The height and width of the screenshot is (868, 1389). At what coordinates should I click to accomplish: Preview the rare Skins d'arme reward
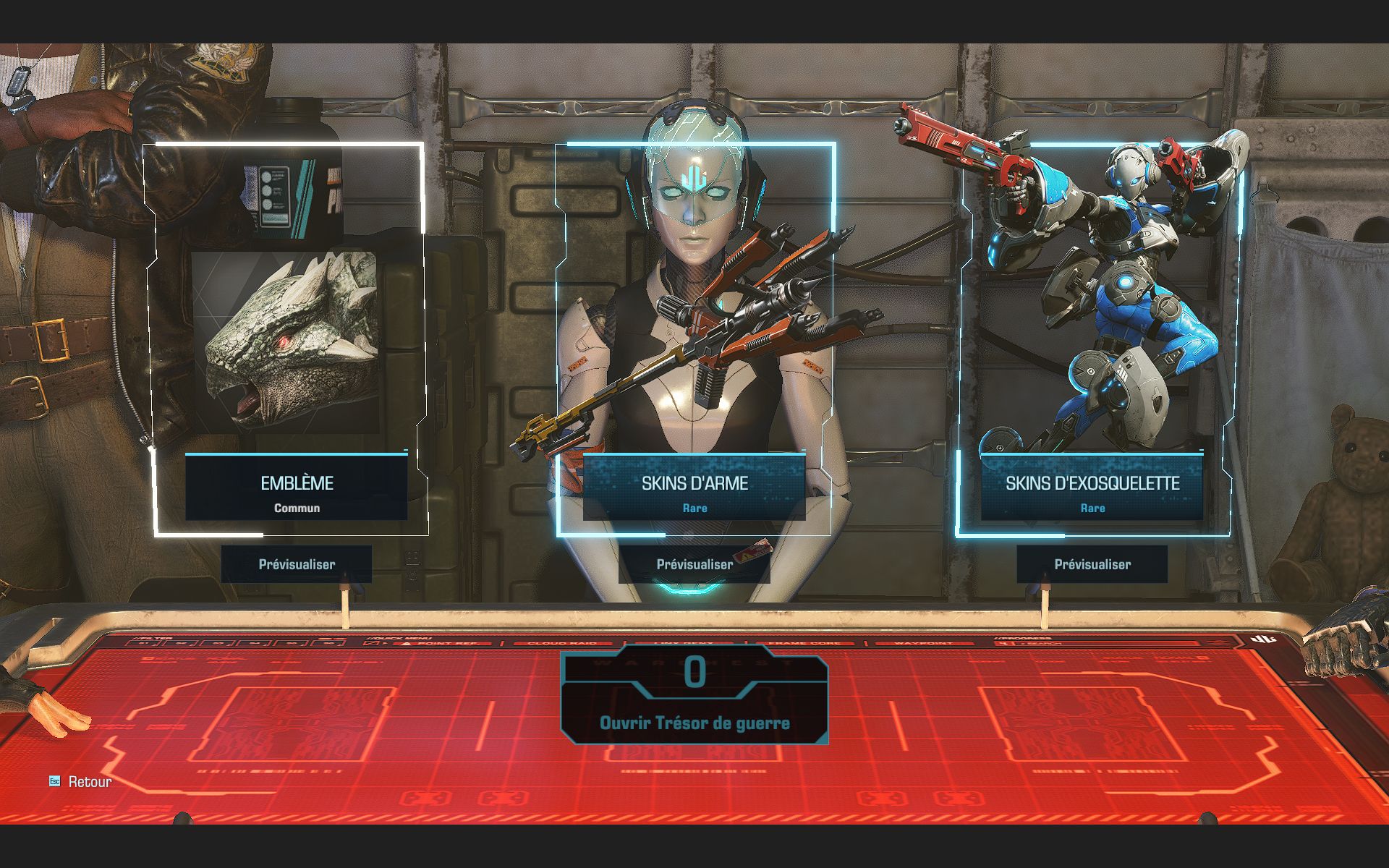click(694, 564)
